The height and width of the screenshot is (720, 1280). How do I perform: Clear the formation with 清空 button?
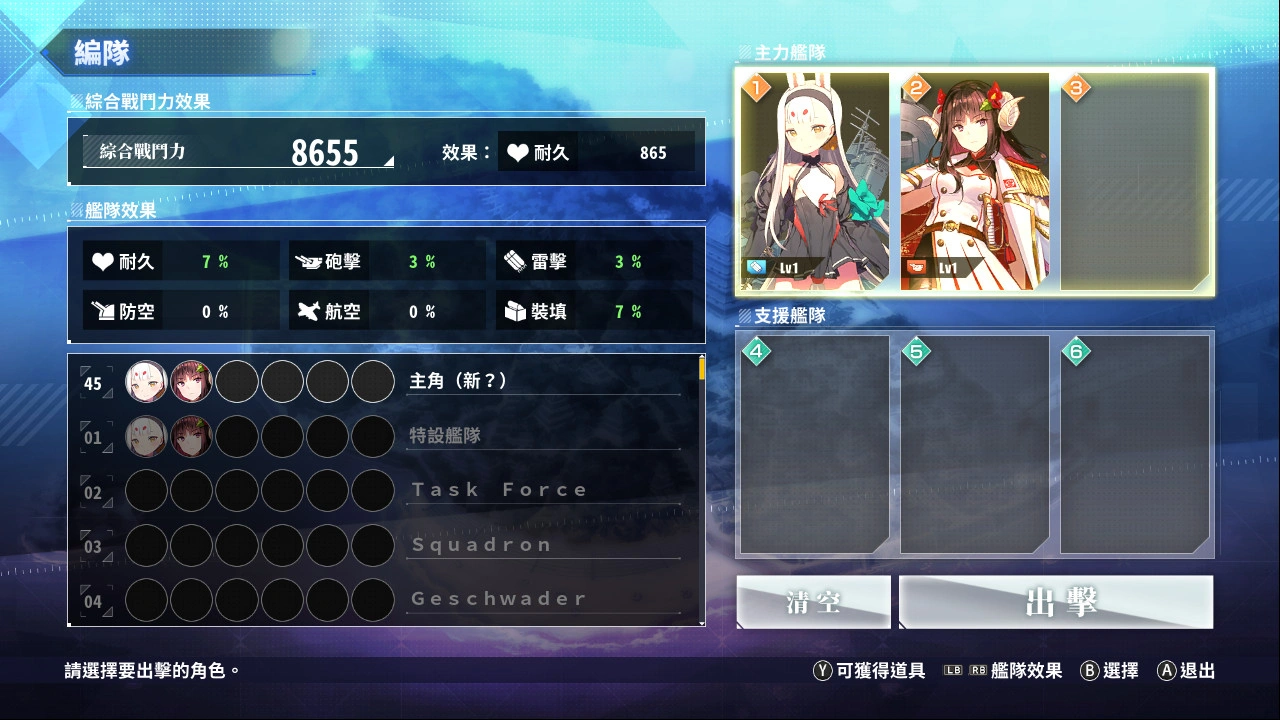[813, 602]
